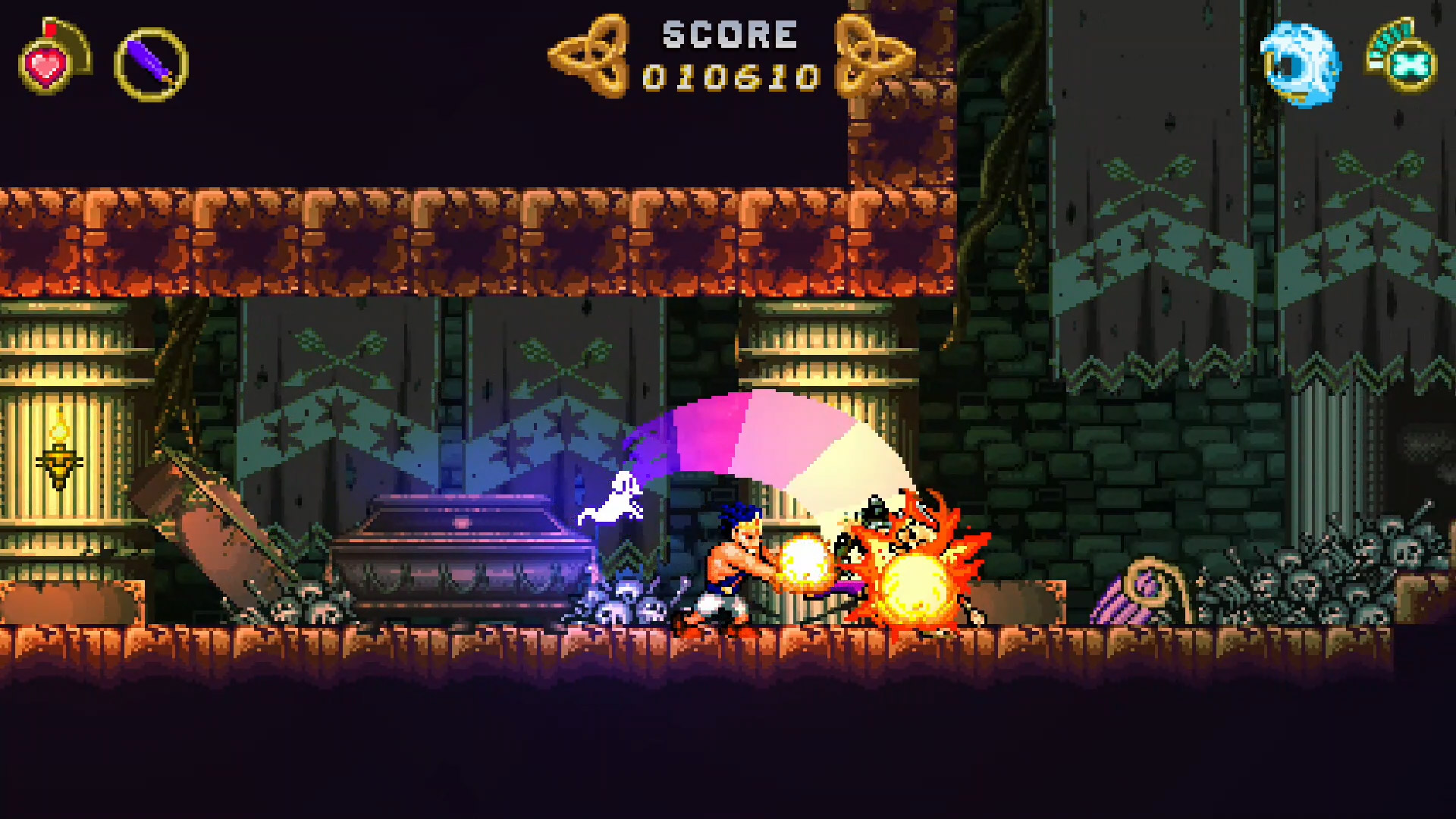Select the purple sword weapon icon
1456x819 pixels.
click(151, 64)
